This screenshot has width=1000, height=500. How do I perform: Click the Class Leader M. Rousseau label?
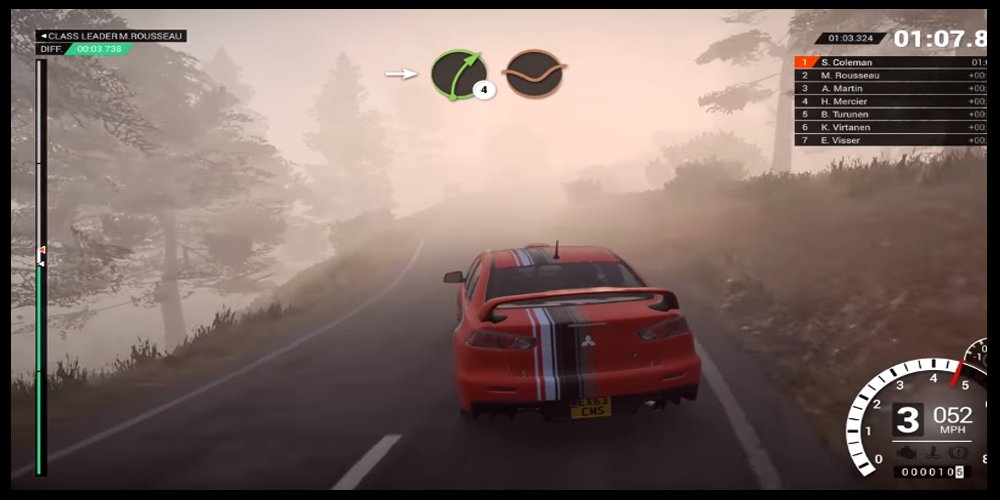(111, 36)
